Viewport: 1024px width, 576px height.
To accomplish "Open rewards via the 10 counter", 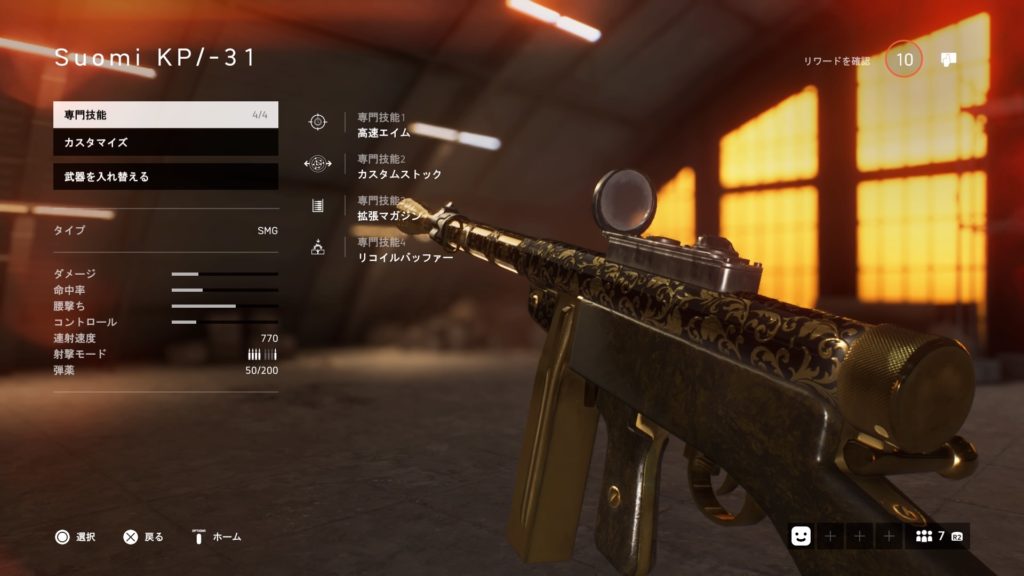I will (x=904, y=60).
